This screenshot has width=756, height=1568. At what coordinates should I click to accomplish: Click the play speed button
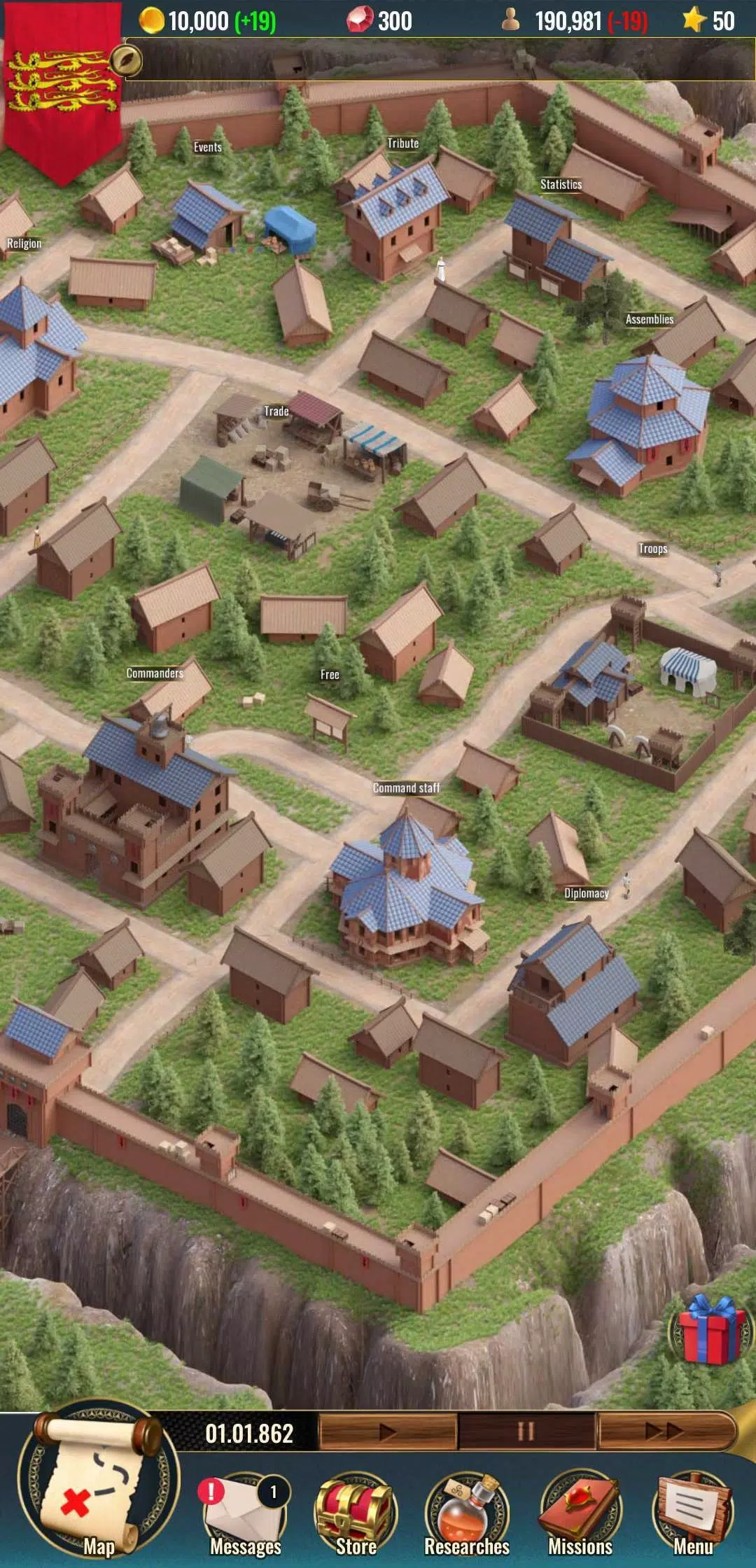tap(387, 1431)
